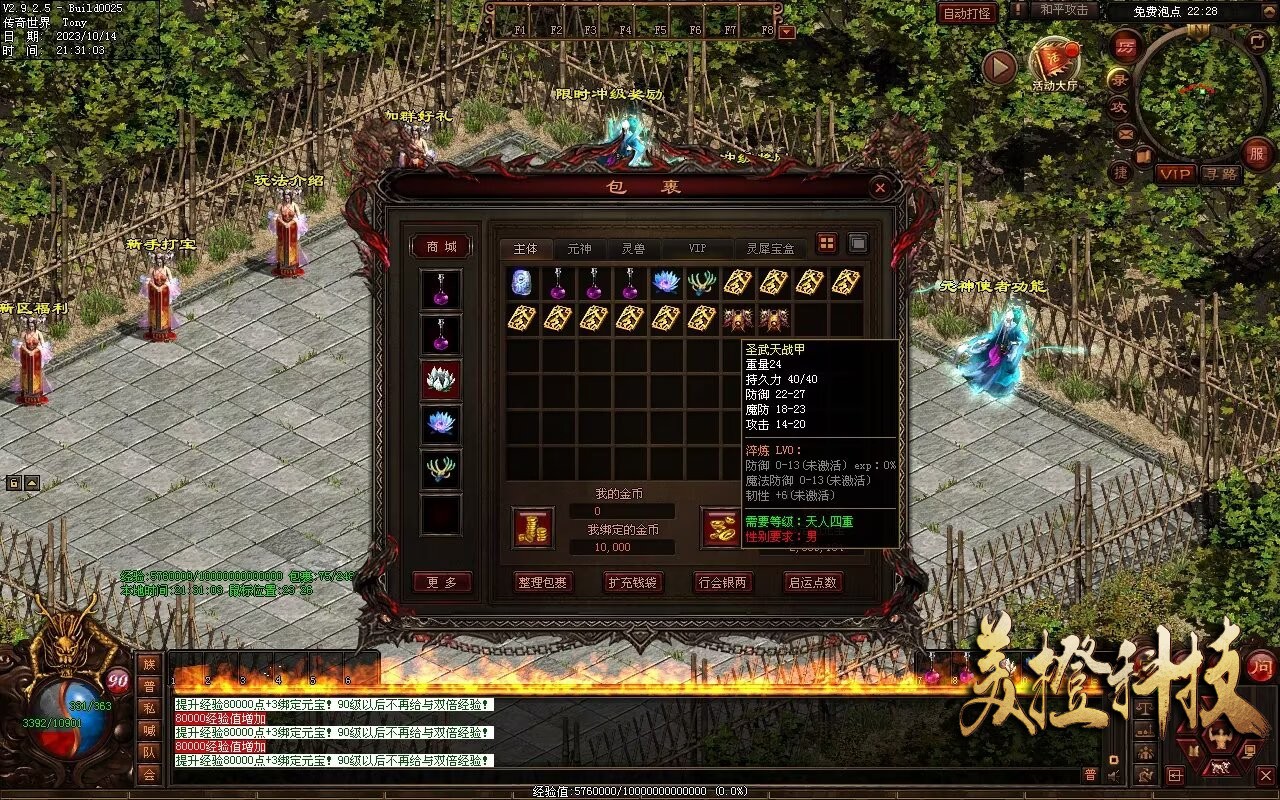Select the blue-white rune stone in the bag
The height and width of the screenshot is (800, 1280).
click(x=521, y=283)
